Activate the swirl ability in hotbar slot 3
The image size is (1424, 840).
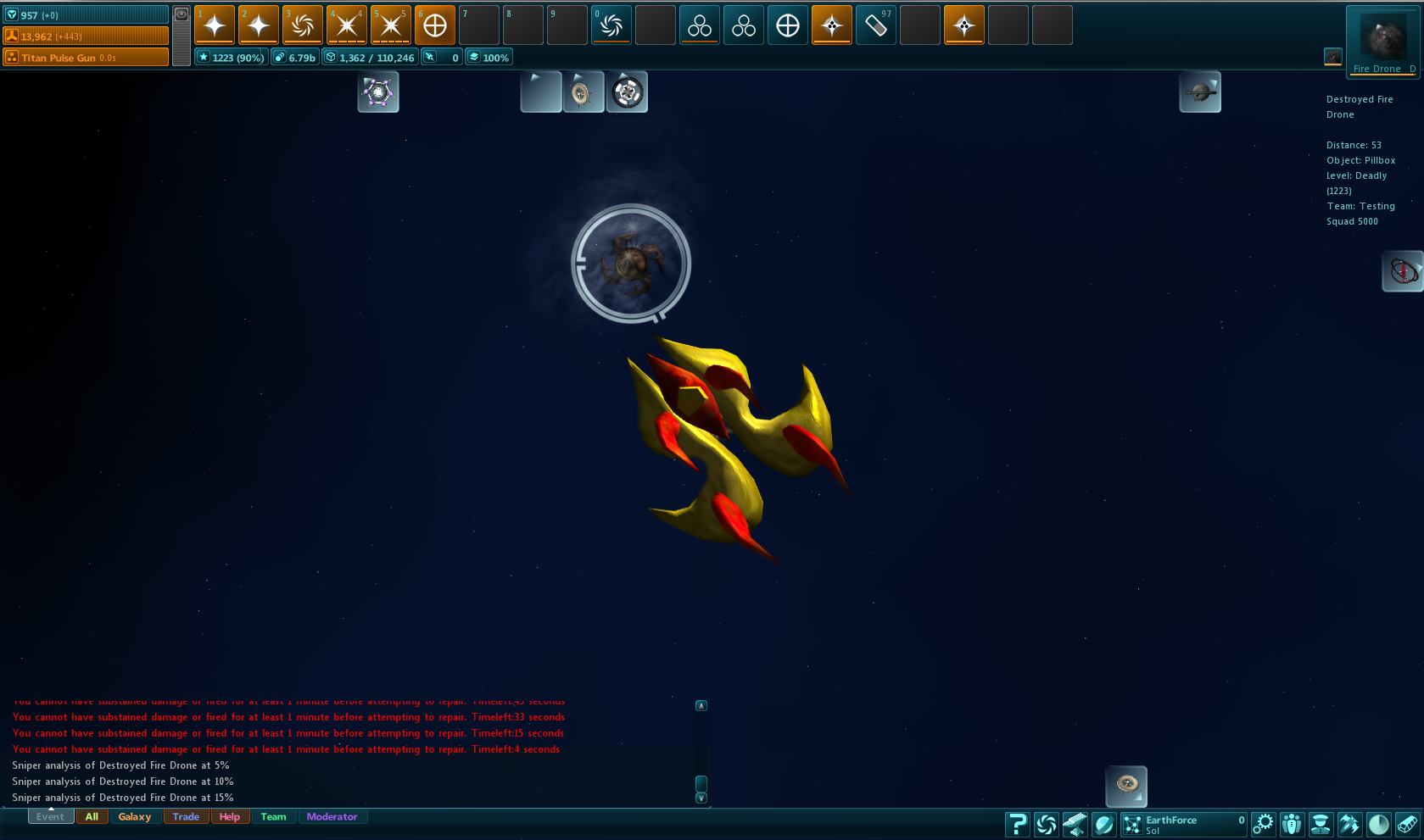[303, 25]
